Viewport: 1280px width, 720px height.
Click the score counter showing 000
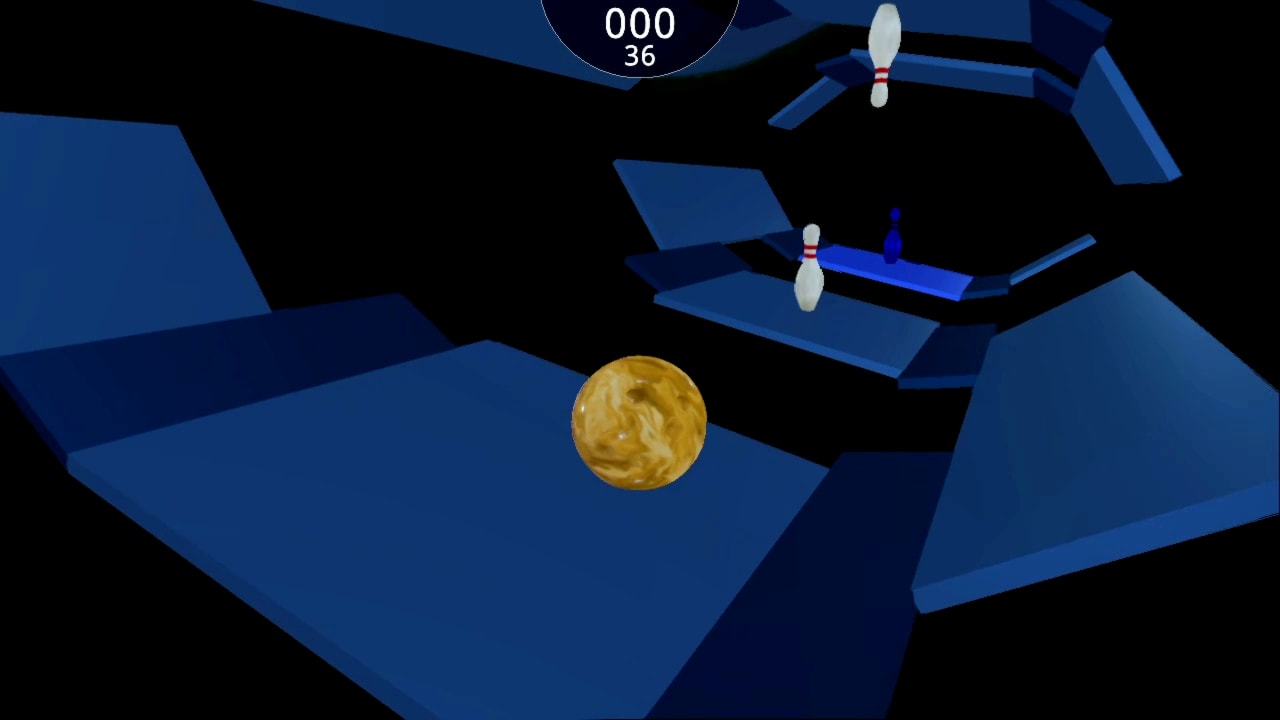pos(639,24)
